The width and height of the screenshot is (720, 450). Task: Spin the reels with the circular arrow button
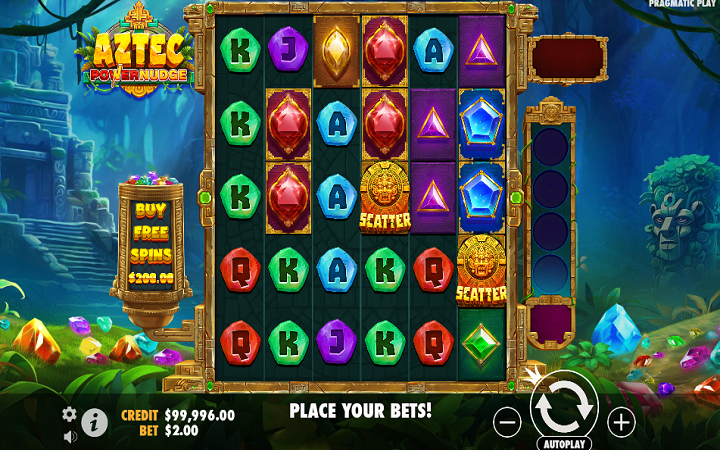[x=564, y=408]
